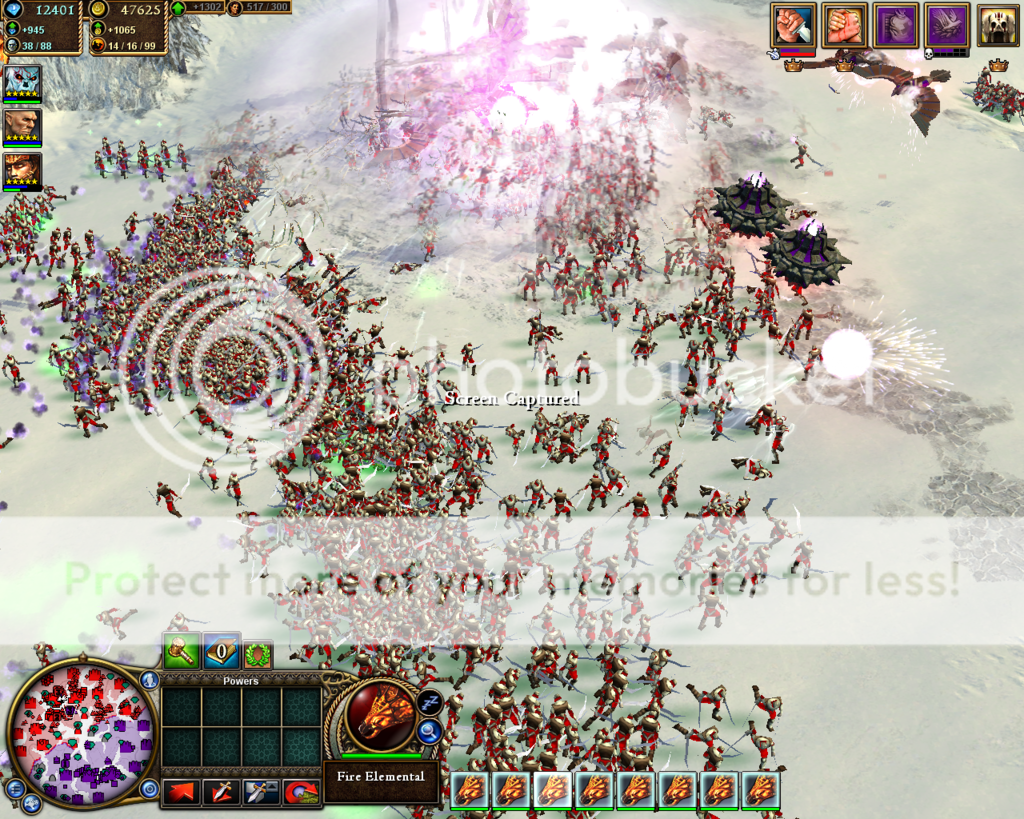Click the magnifying glass find-unit button

(430, 733)
